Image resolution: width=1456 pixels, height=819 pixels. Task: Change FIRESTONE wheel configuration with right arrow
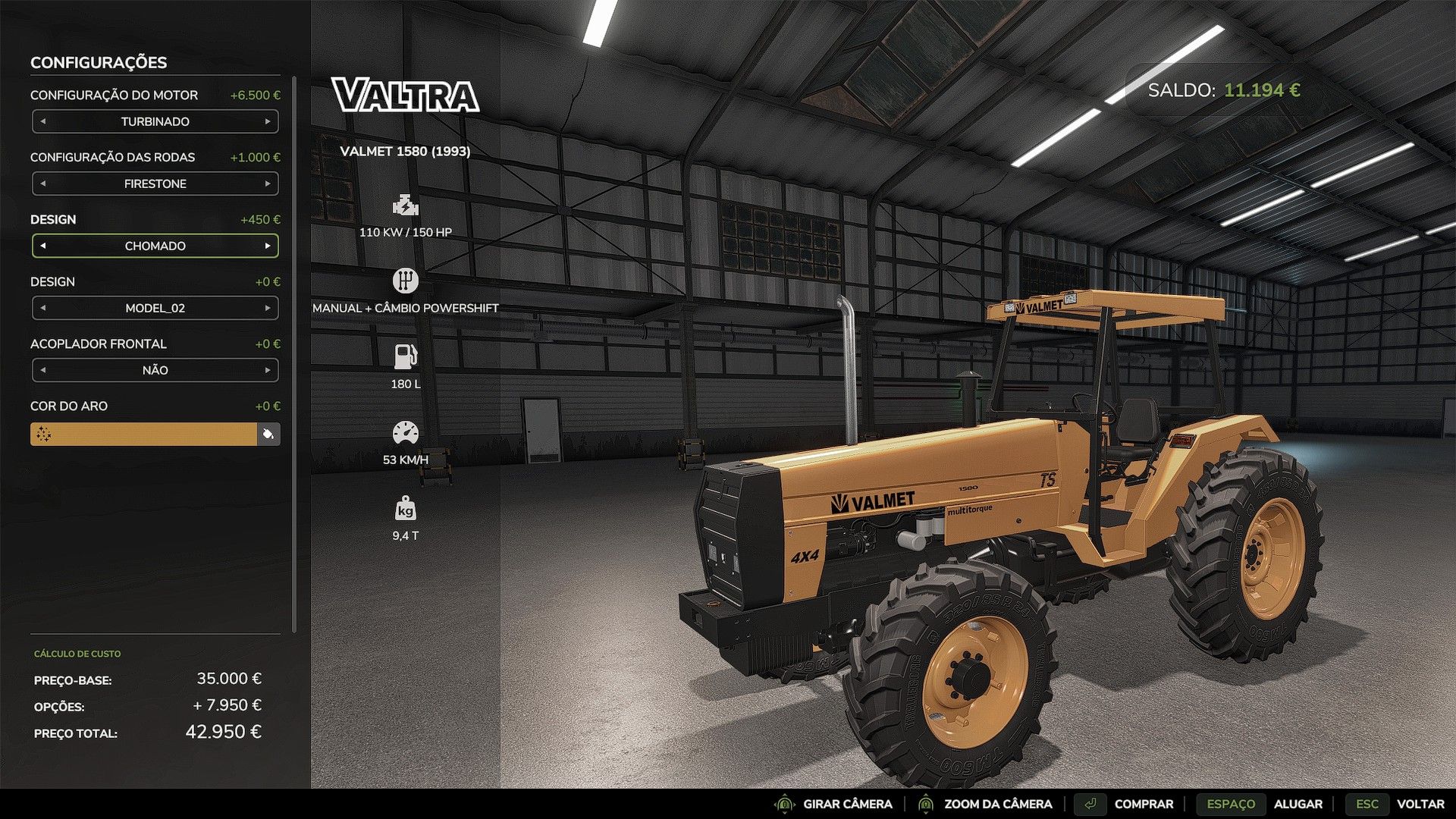(268, 184)
